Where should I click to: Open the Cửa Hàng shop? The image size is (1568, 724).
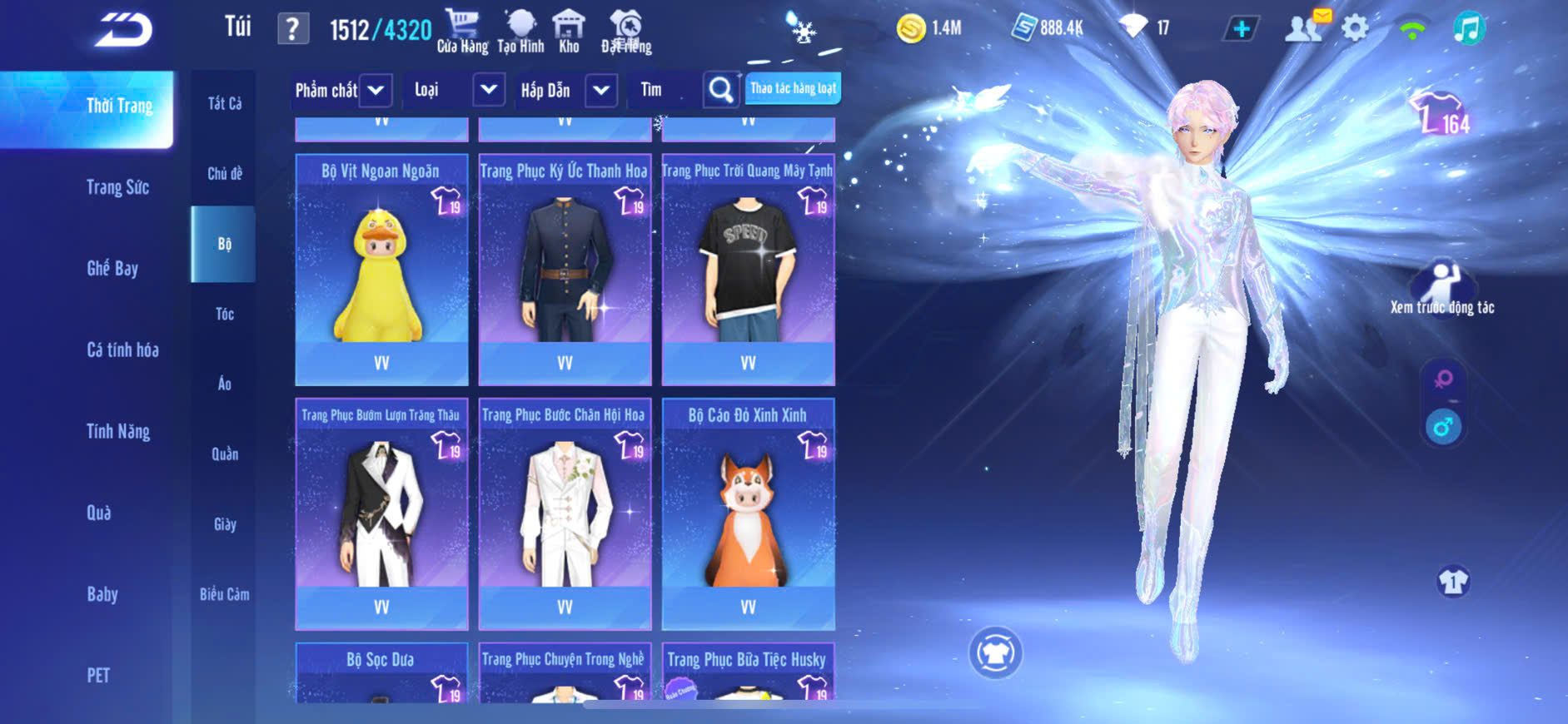462,31
